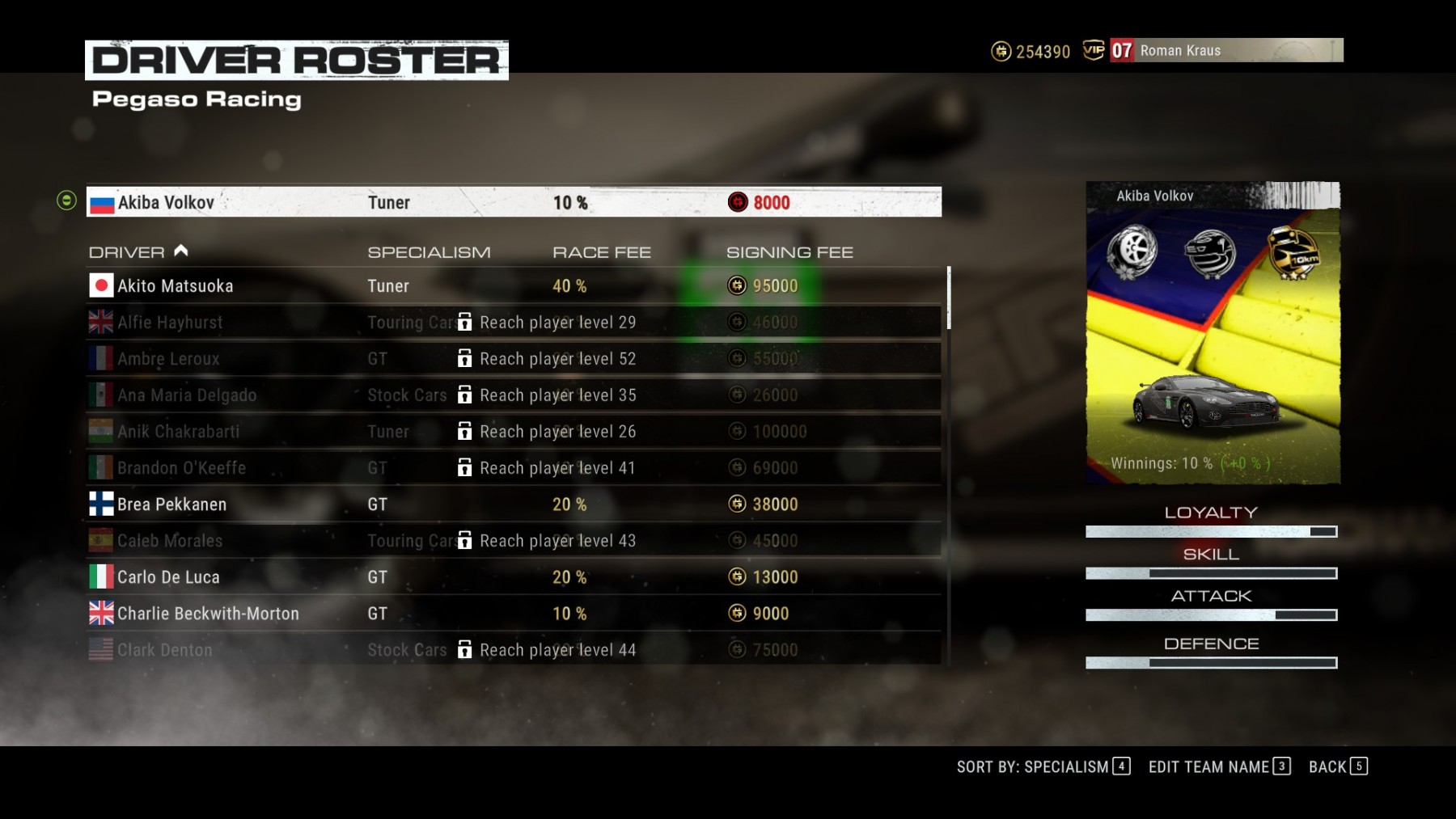The image size is (1456, 819).
Task: Open Akiba Volkov's driver card
Action: (1212, 333)
